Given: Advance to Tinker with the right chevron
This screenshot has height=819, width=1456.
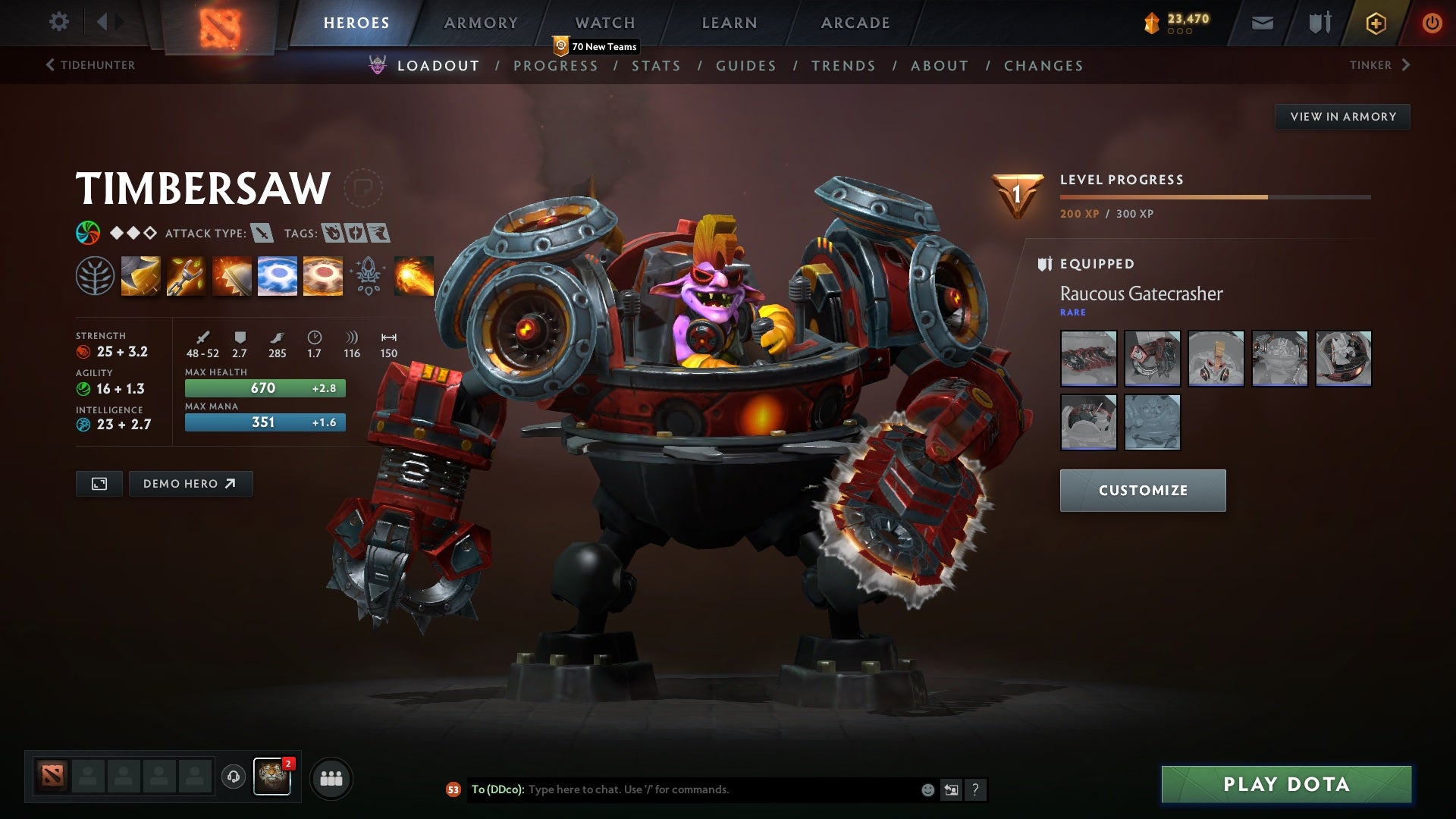Looking at the screenshot, I should 1406,65.
